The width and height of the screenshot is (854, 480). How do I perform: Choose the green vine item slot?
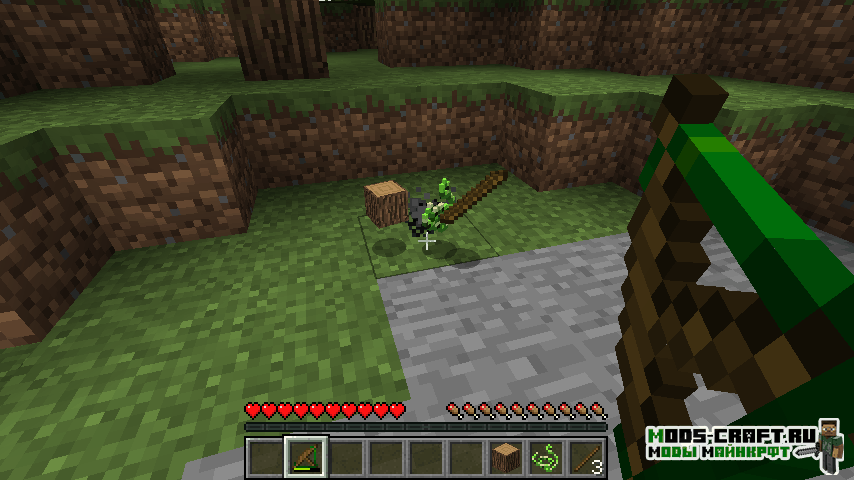click(x=545, y=458)
